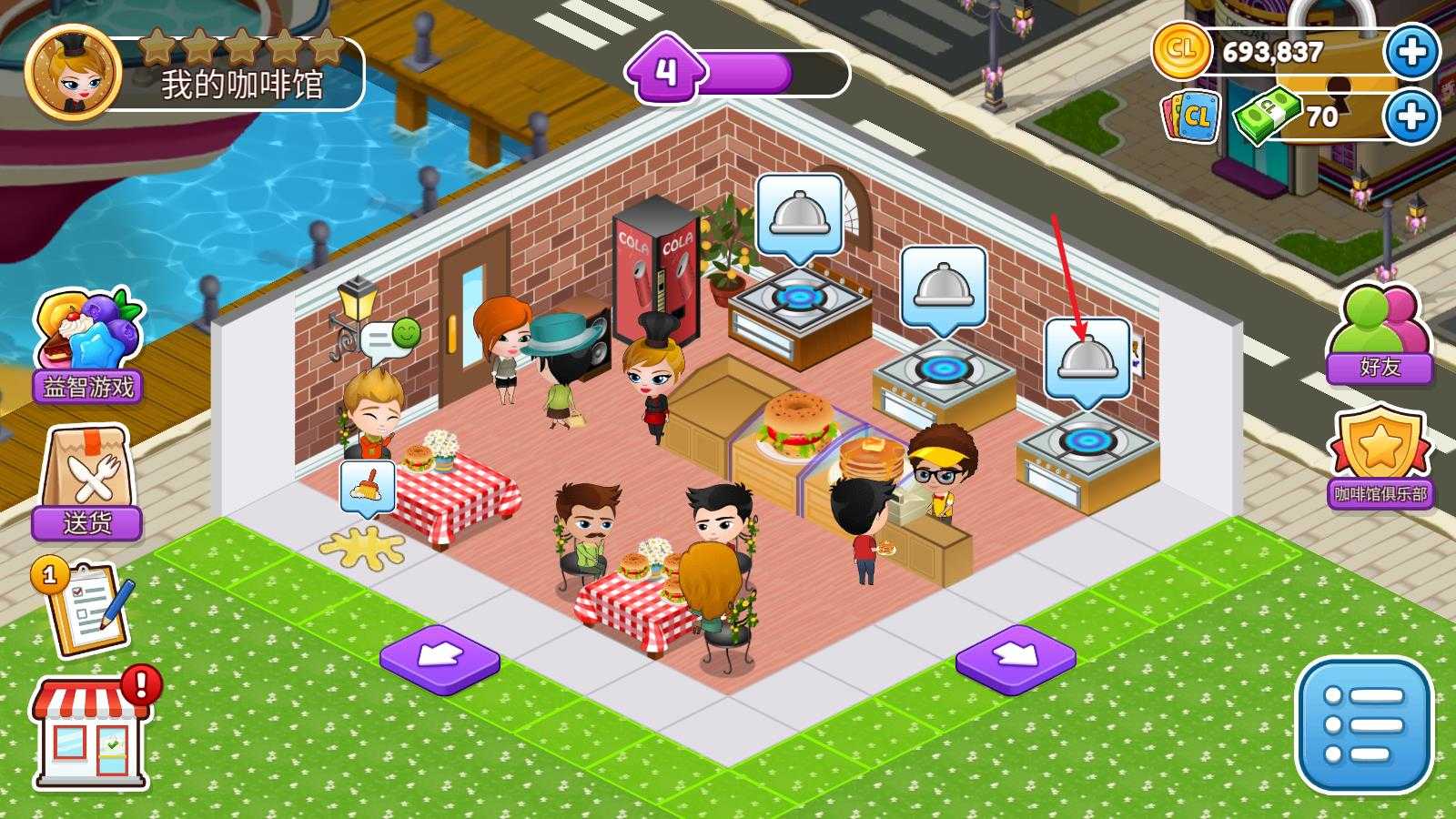Click the chef avatar profile portrait
This screenshot has width=1456, height=819.
[x=73, y=75]
